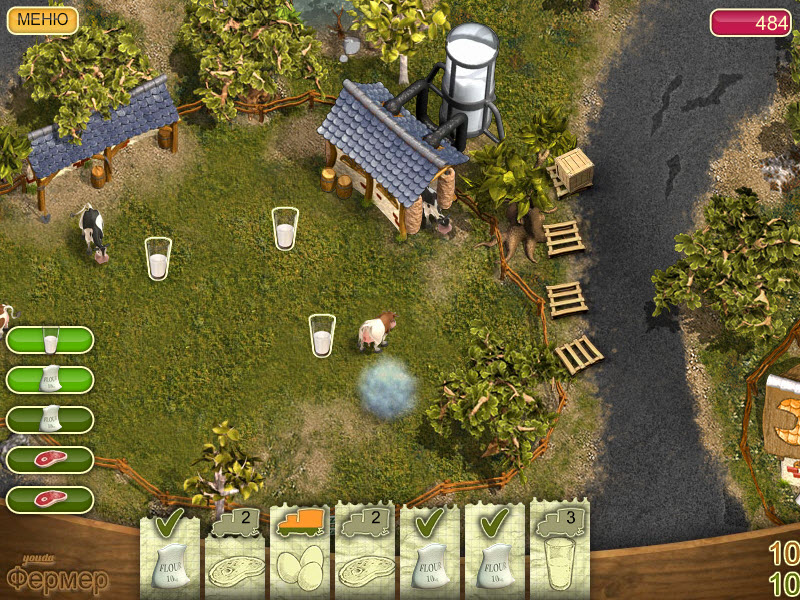Image resolution: width=800 pixels, height=600 pixels.
Task: Select the dark green flour sack button
Action: pyautogui.click(x=50, y=420)
